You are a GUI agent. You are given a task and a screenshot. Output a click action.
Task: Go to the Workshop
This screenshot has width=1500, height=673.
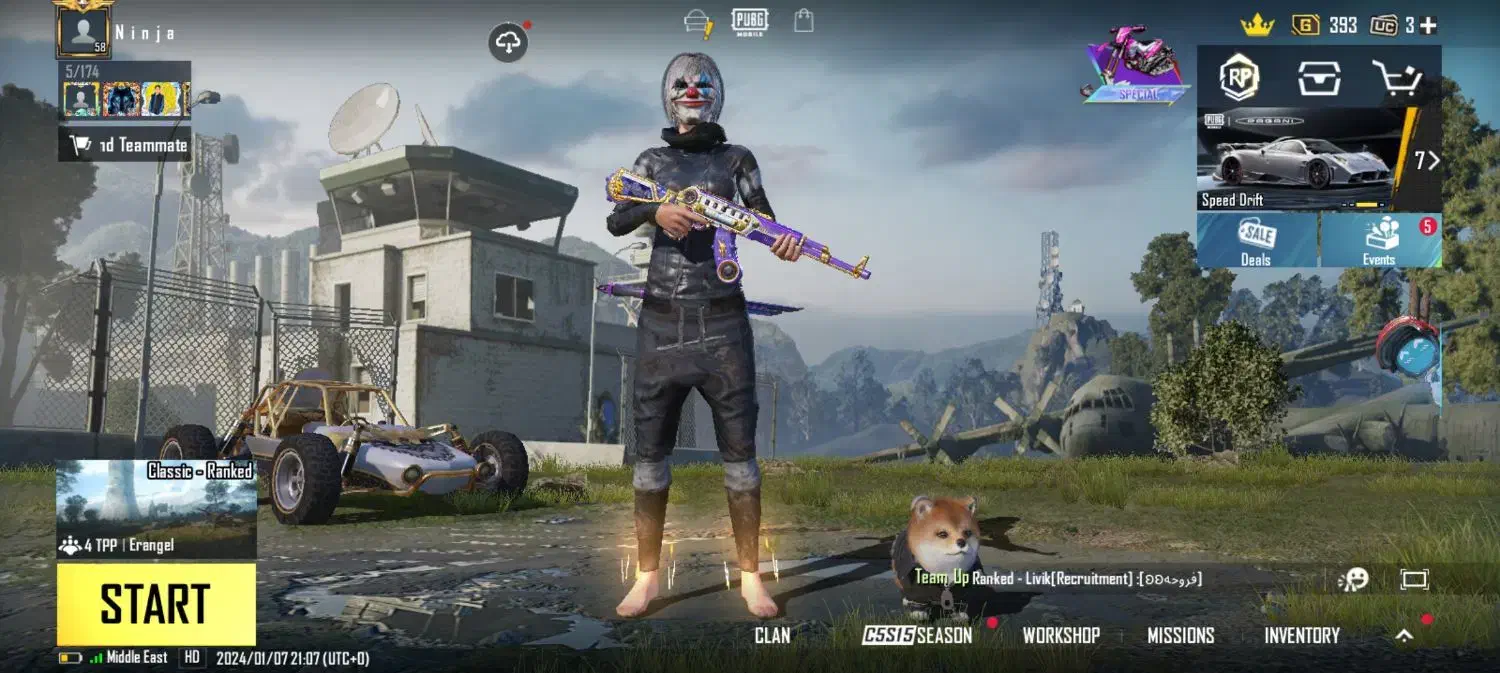coord(1061,635)
